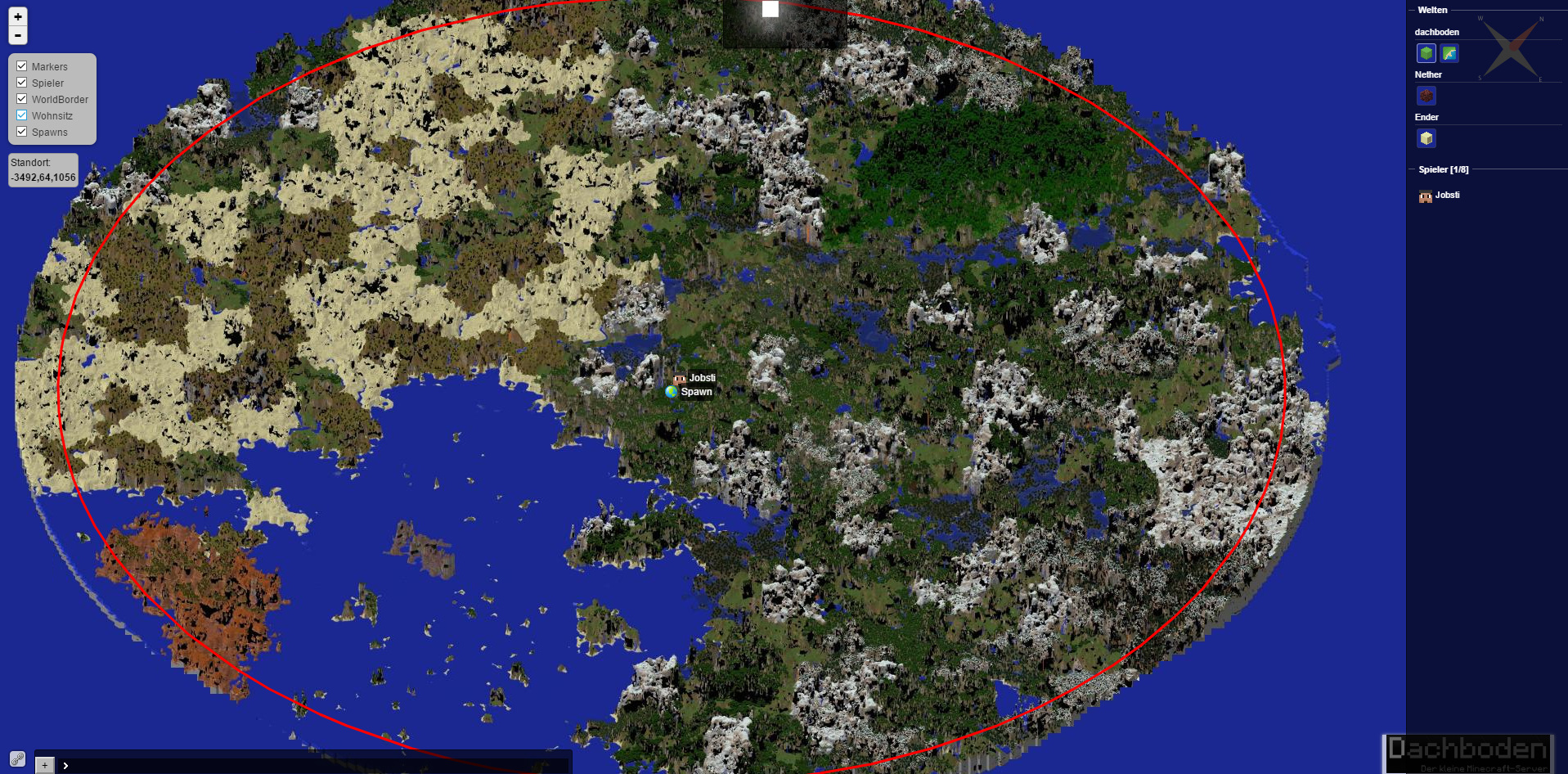Disable the Markers checkbox
Viewport: 1568px width, 774px height.
(21, 66)
